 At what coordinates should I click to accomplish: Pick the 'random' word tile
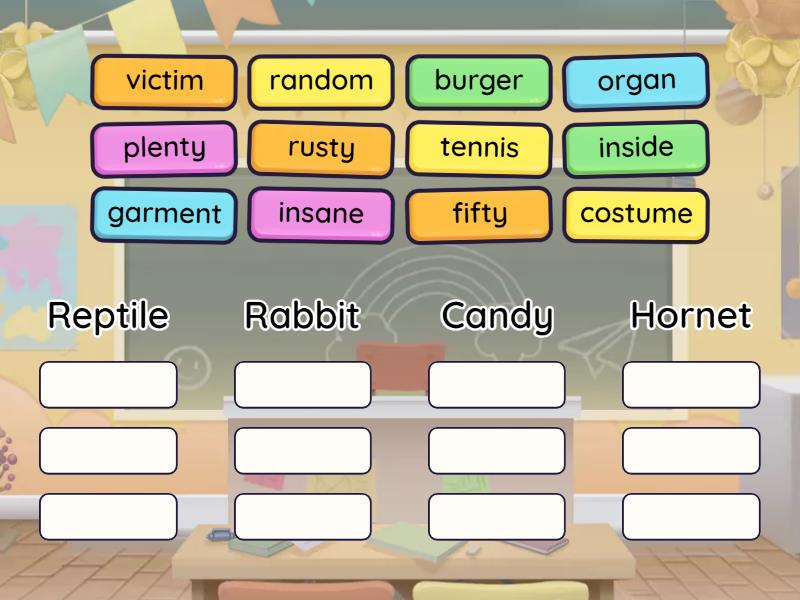[x=321, y=81]
